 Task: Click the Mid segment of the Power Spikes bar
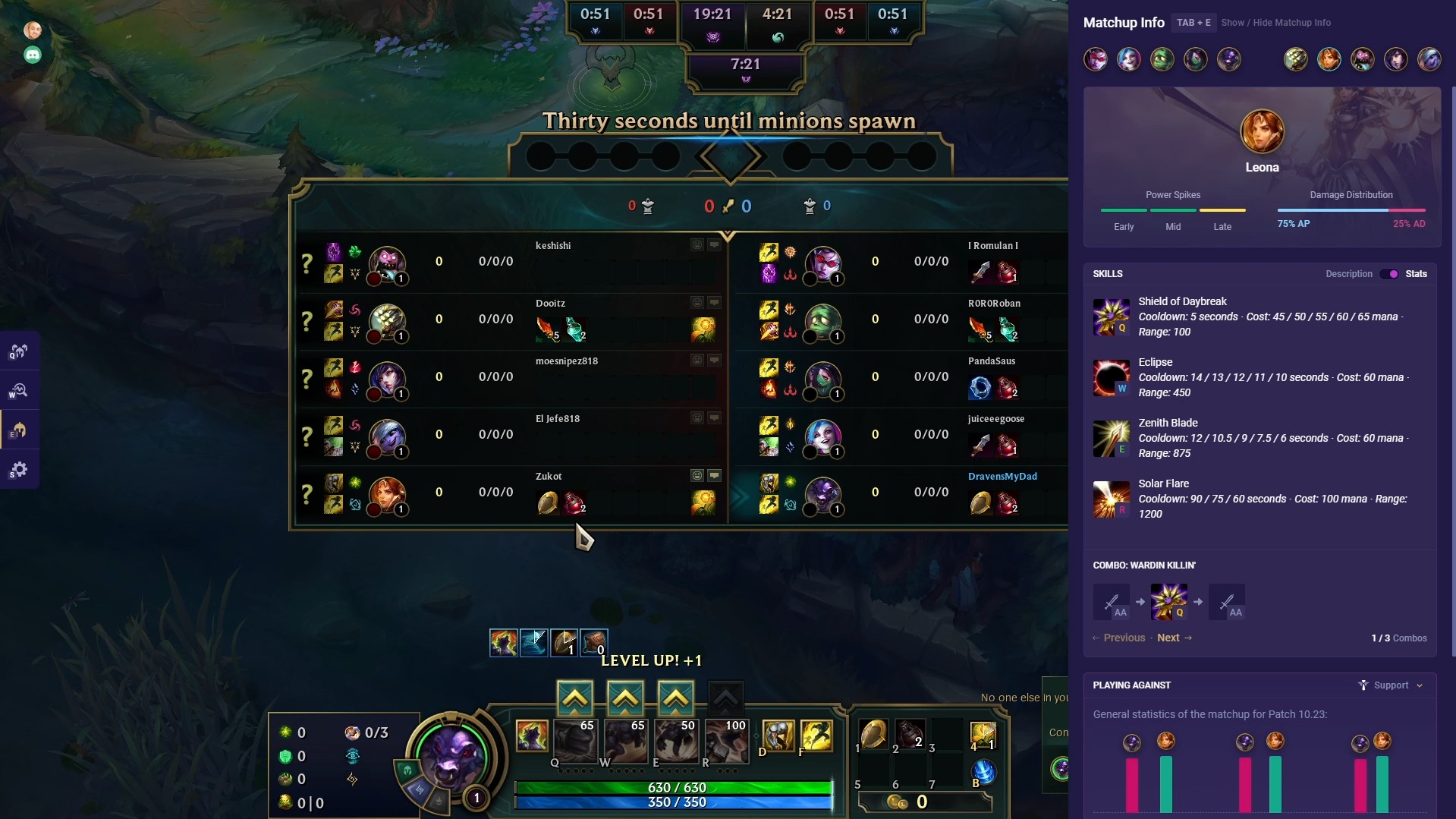tap(1173, 211)
